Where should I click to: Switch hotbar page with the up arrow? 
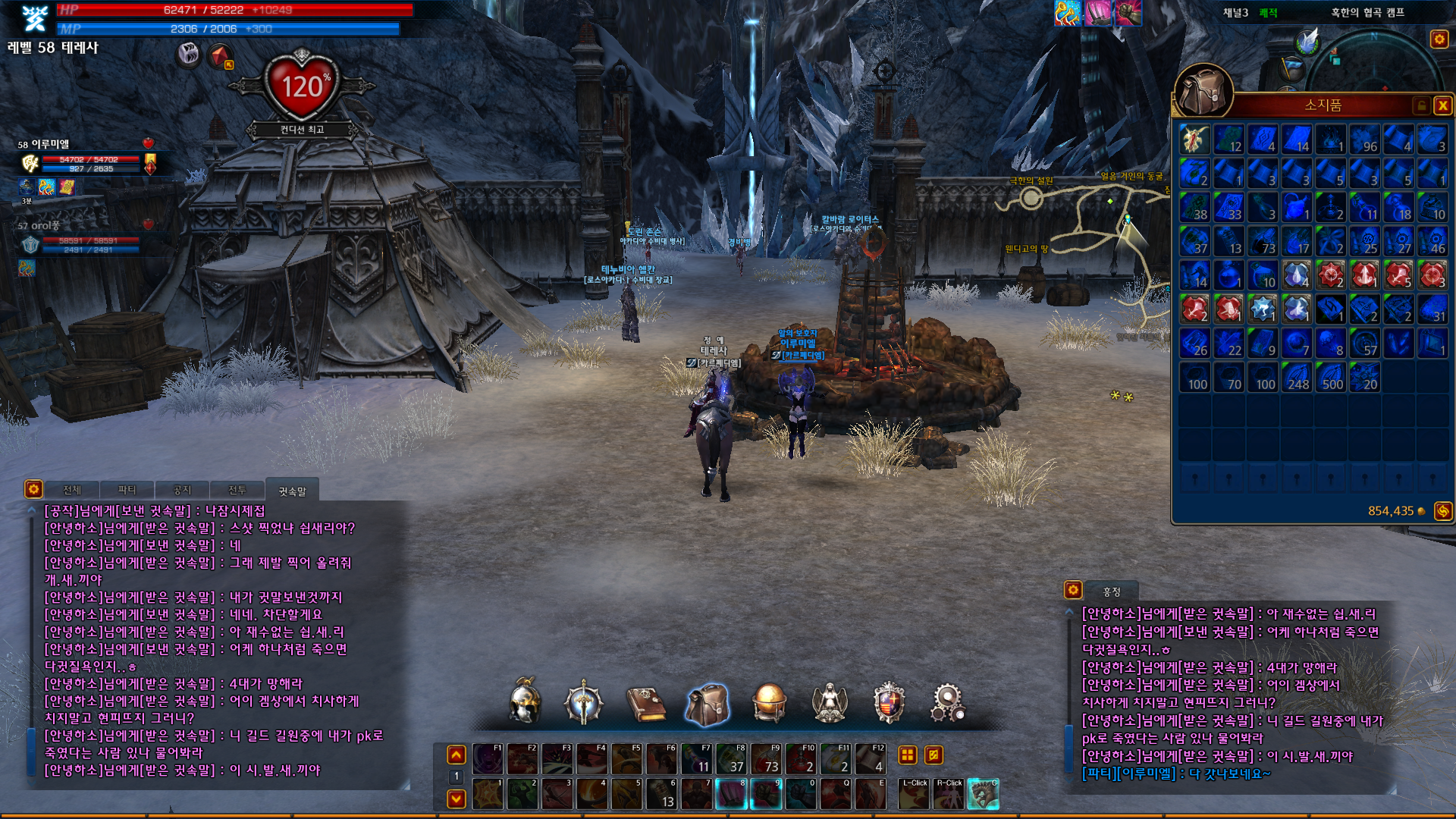coord(457,755)
